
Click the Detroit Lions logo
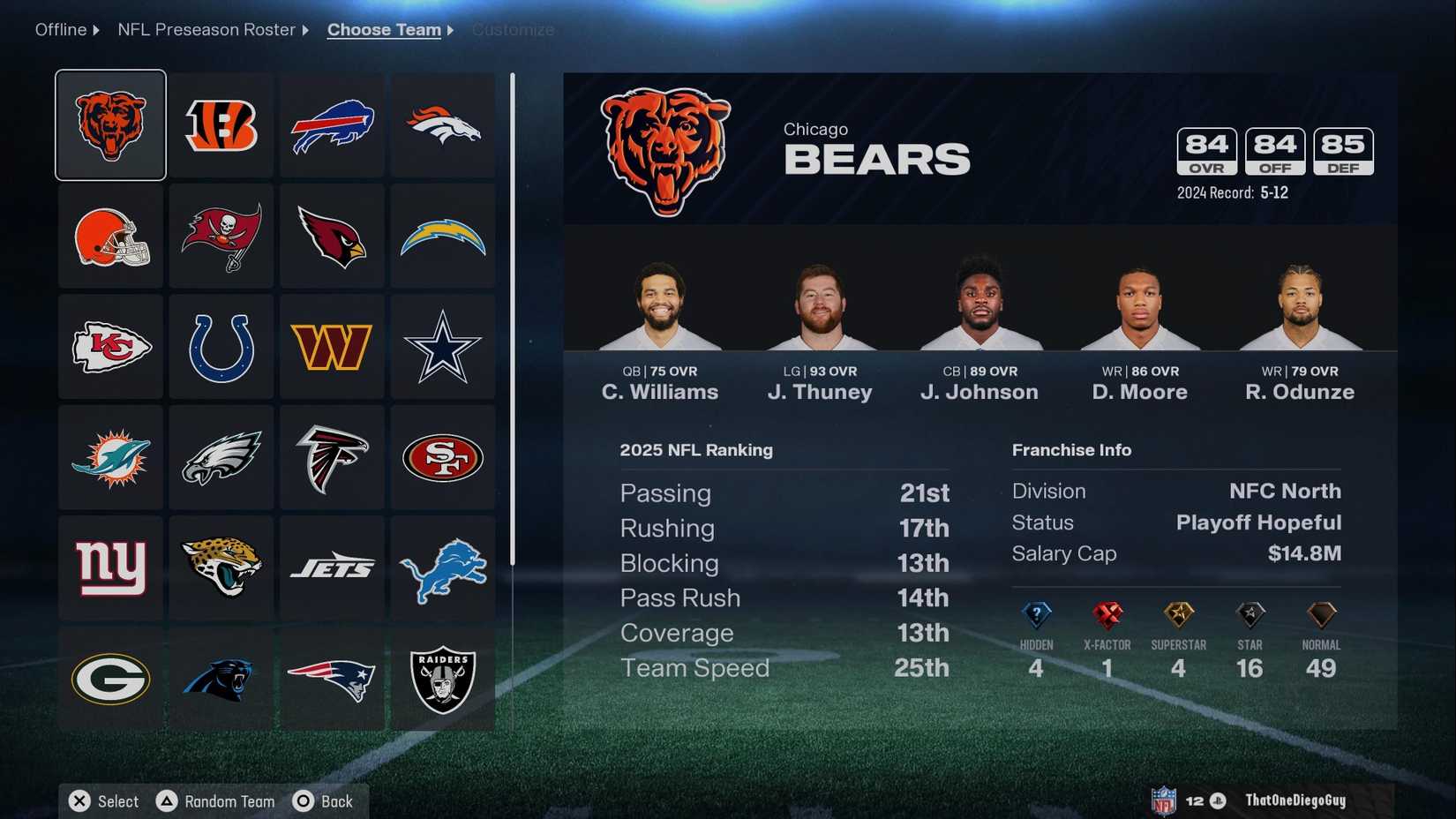point(443,568)
